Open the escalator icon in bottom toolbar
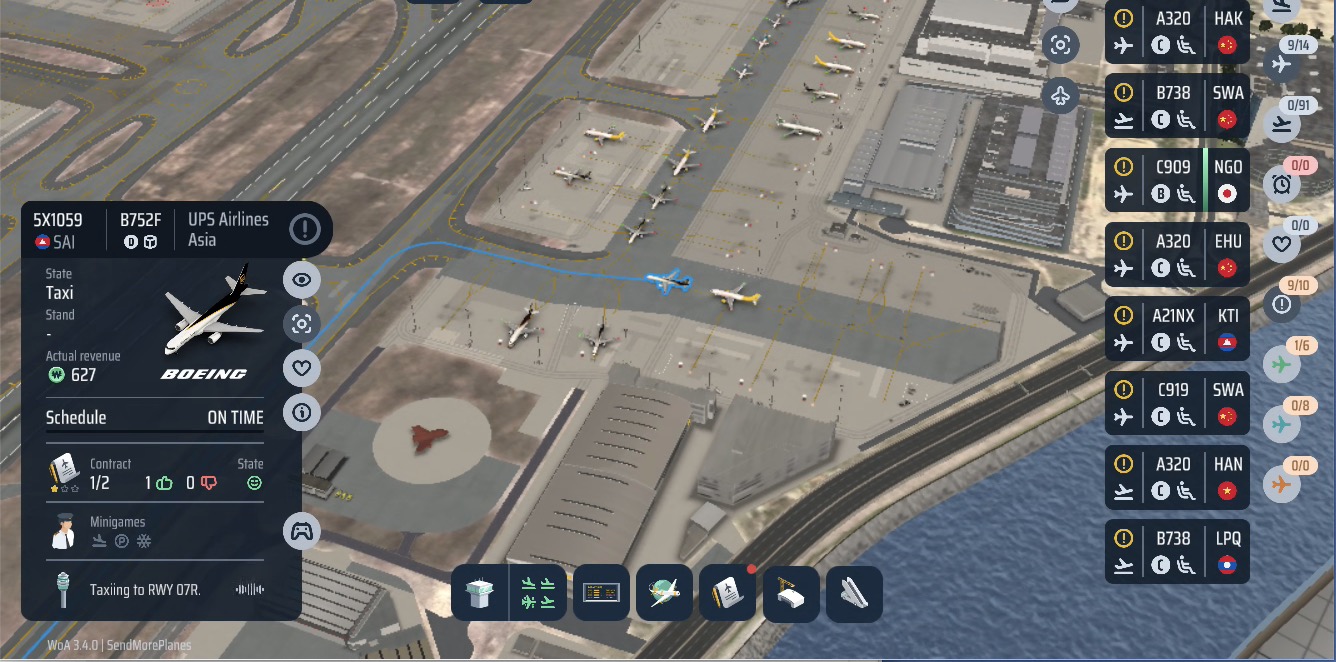The height and width of the screenshot is (662, 1336). [853, 594]
